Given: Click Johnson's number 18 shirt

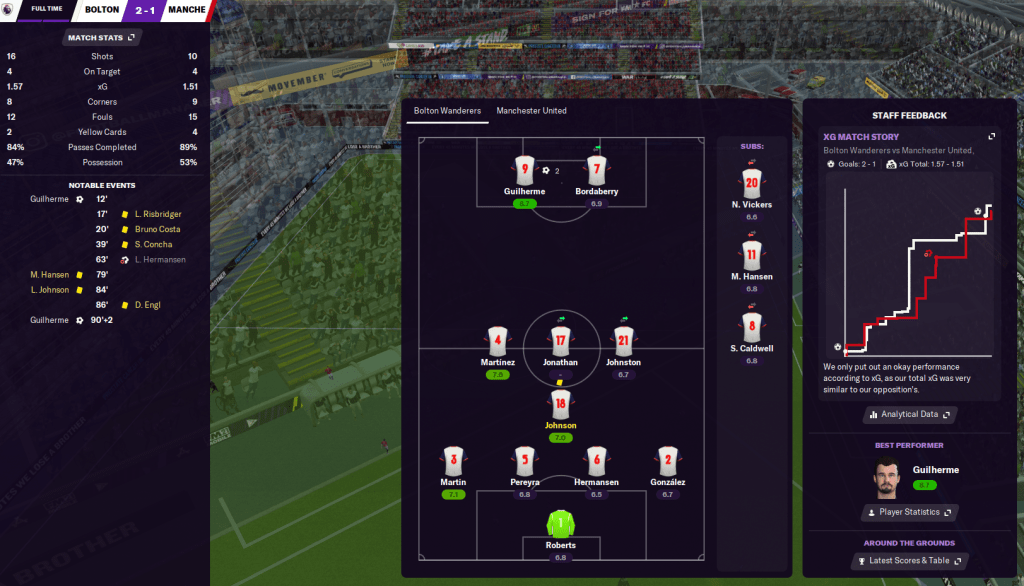Looking at the screenshot, I should click(561, 404).
